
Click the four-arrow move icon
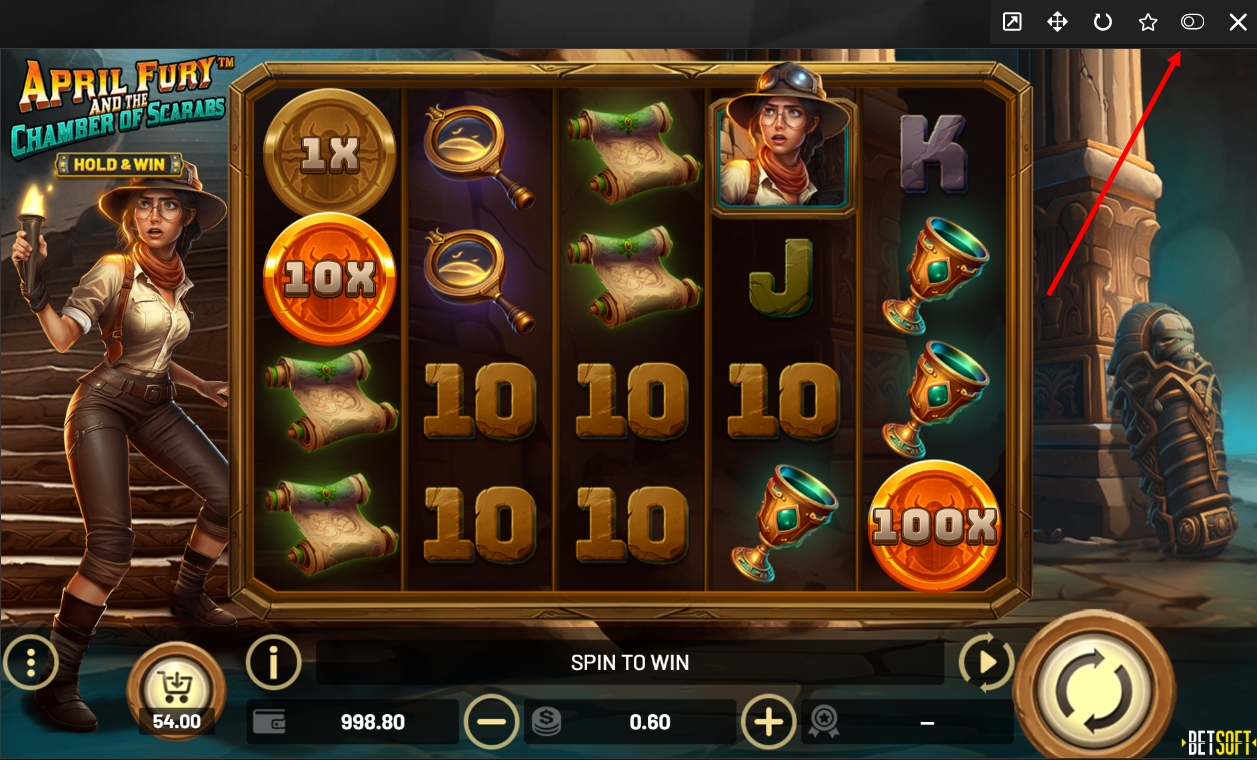[1057, 22]
